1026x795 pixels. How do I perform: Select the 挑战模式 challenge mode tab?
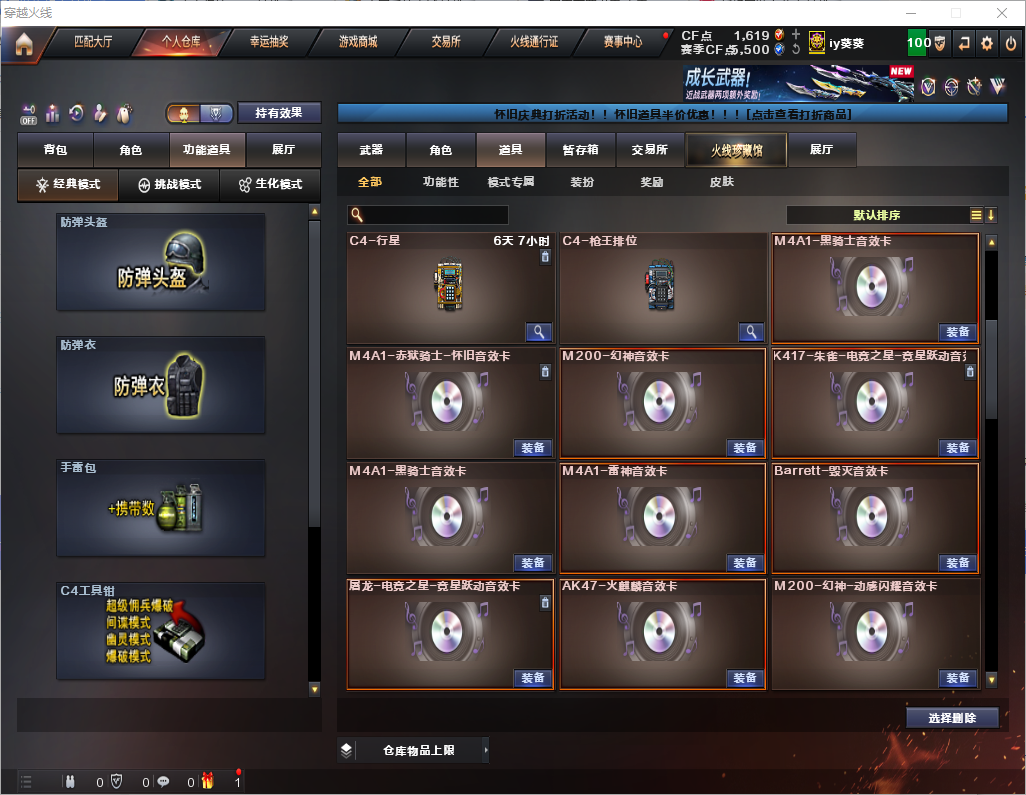[x=170, y=185]
